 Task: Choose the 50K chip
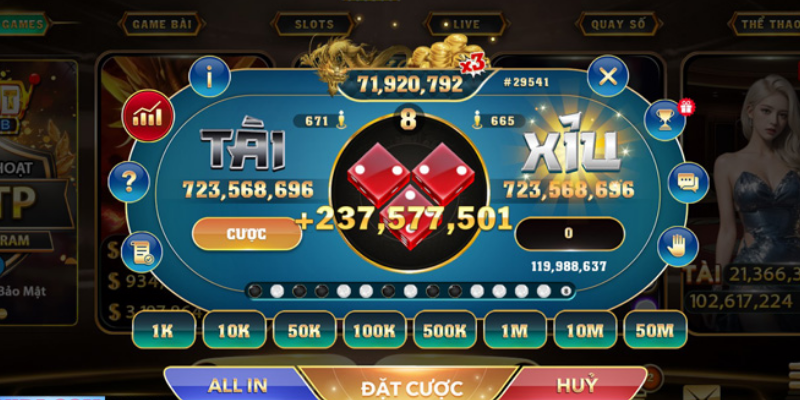tap(304, 329)
